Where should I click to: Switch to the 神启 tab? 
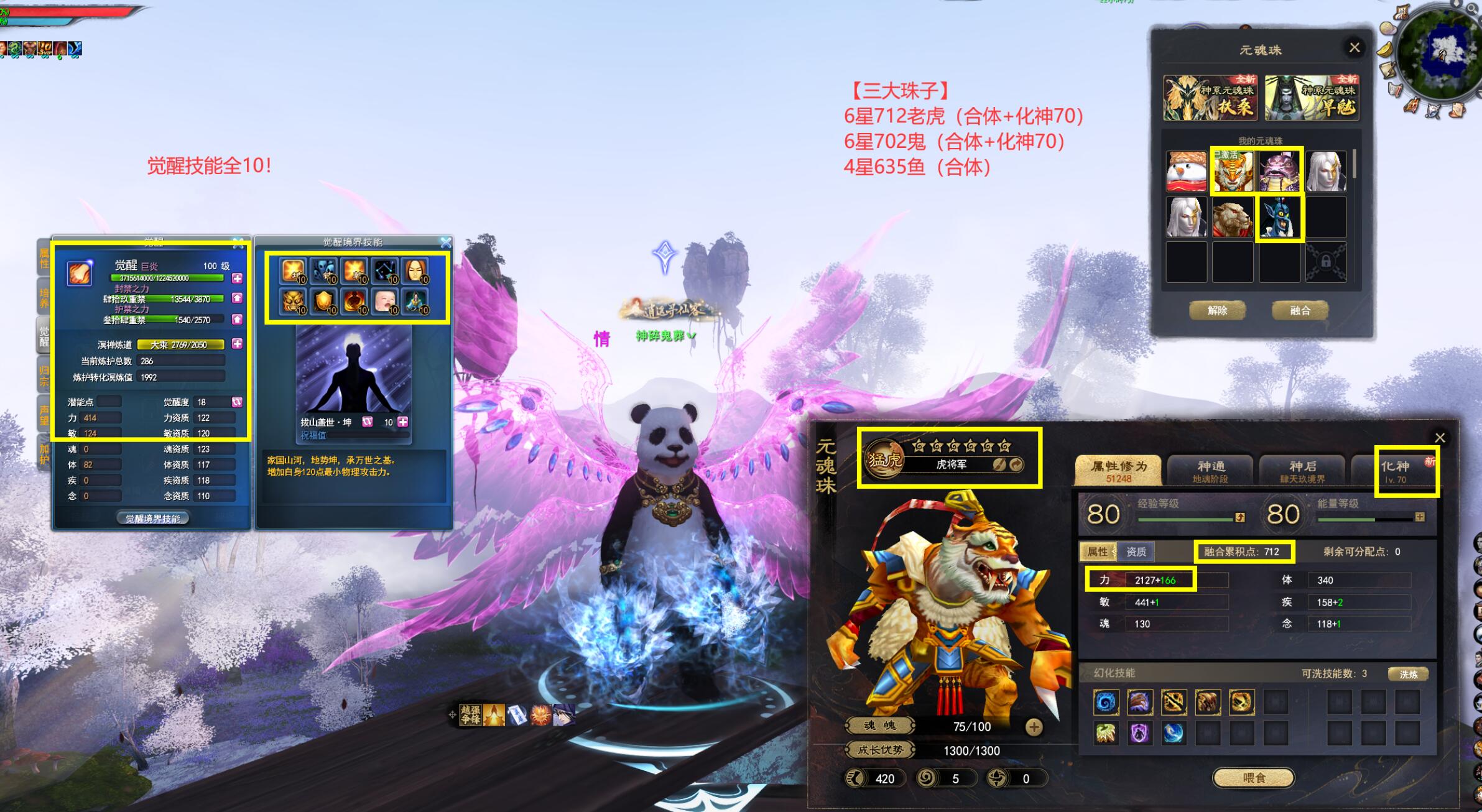pyautogui.click(x=1302, y=471)
